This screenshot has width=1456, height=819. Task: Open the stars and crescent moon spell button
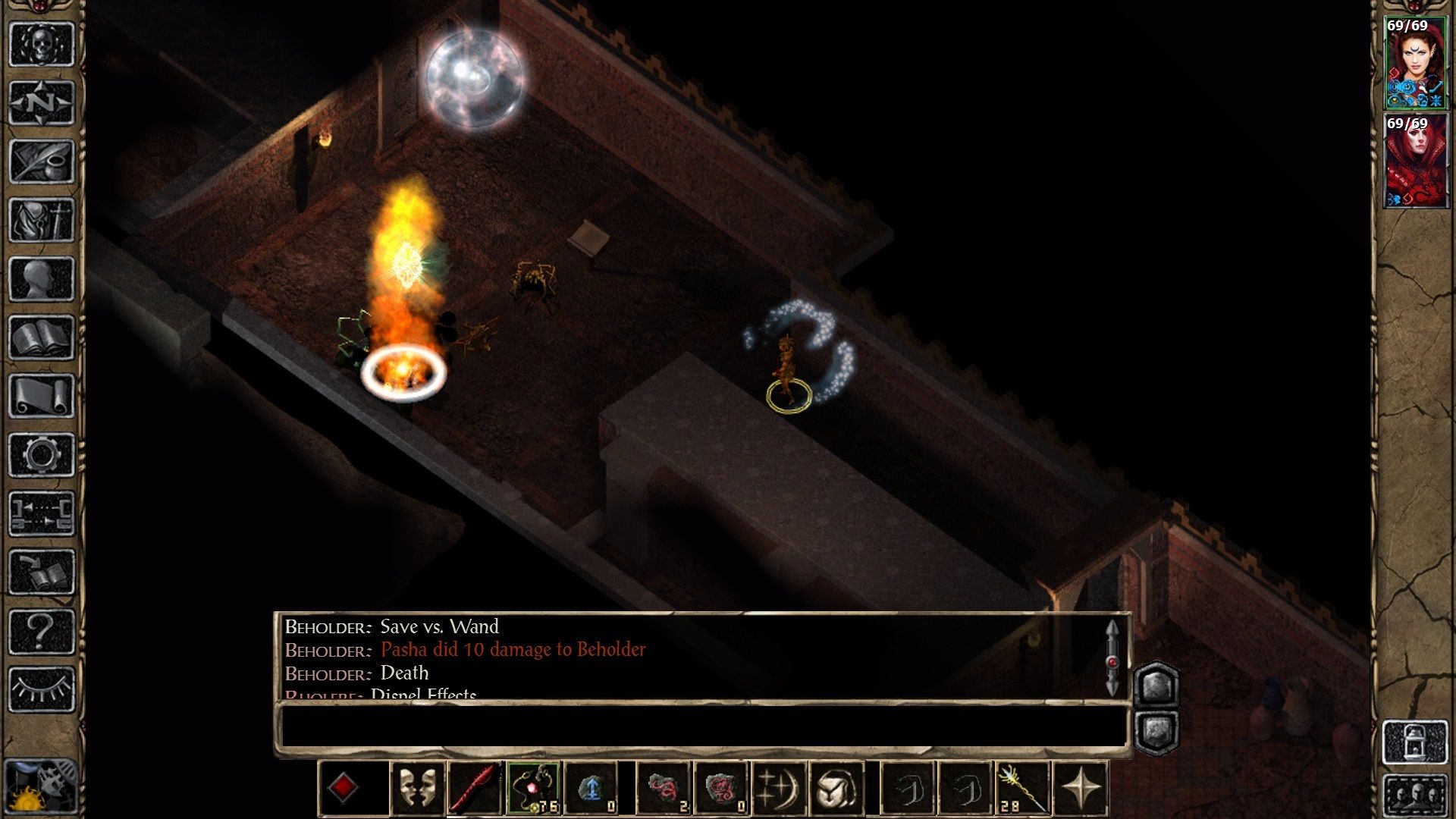coord(779,789)
